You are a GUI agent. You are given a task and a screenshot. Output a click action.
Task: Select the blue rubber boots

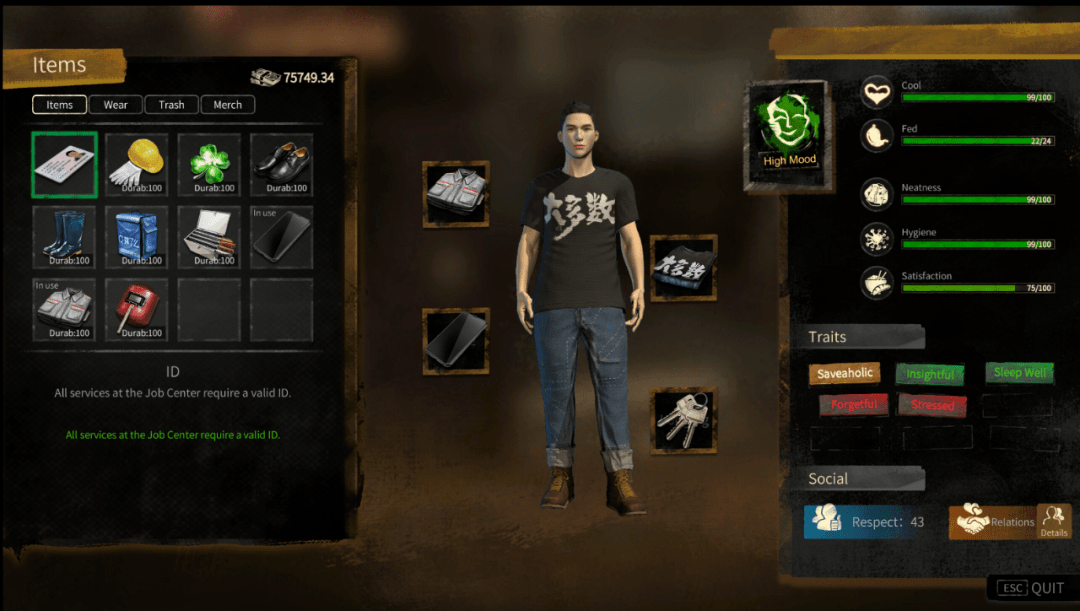pos(64,237)
